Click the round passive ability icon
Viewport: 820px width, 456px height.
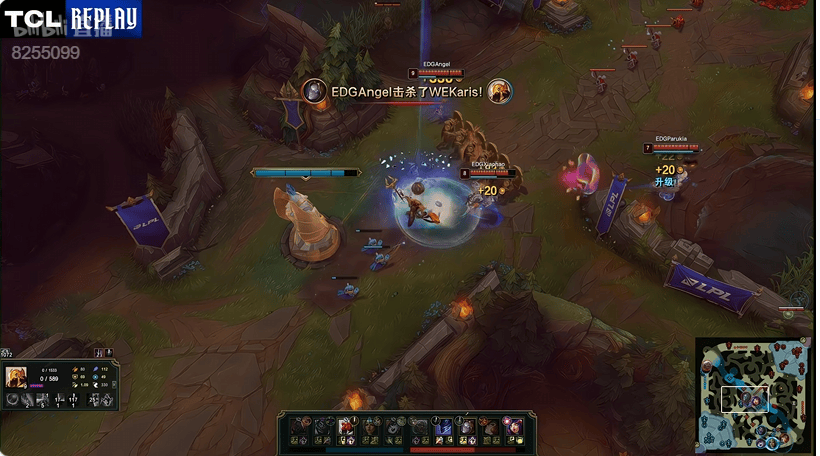12,399
